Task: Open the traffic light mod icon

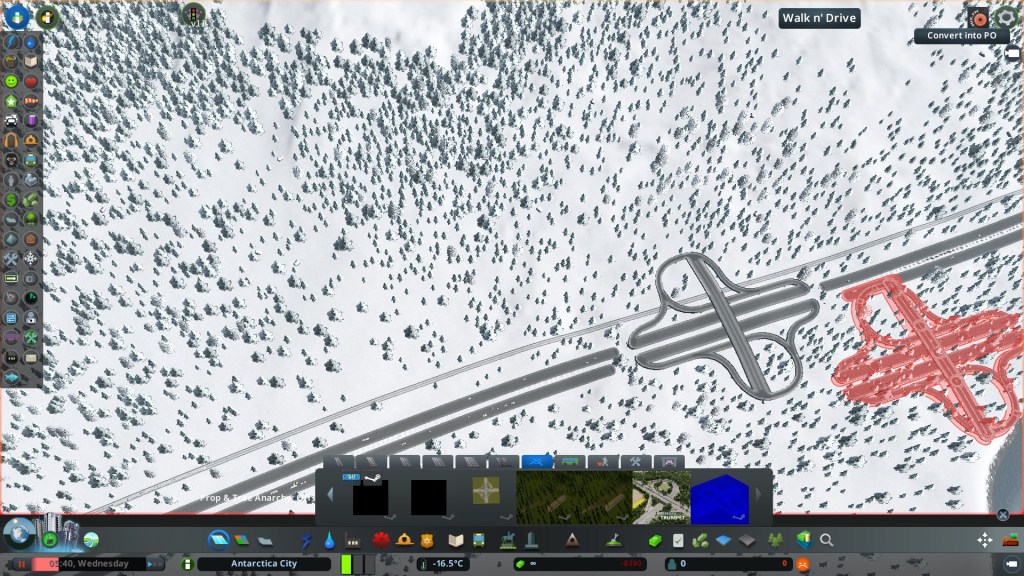Action: click(192, 14)
